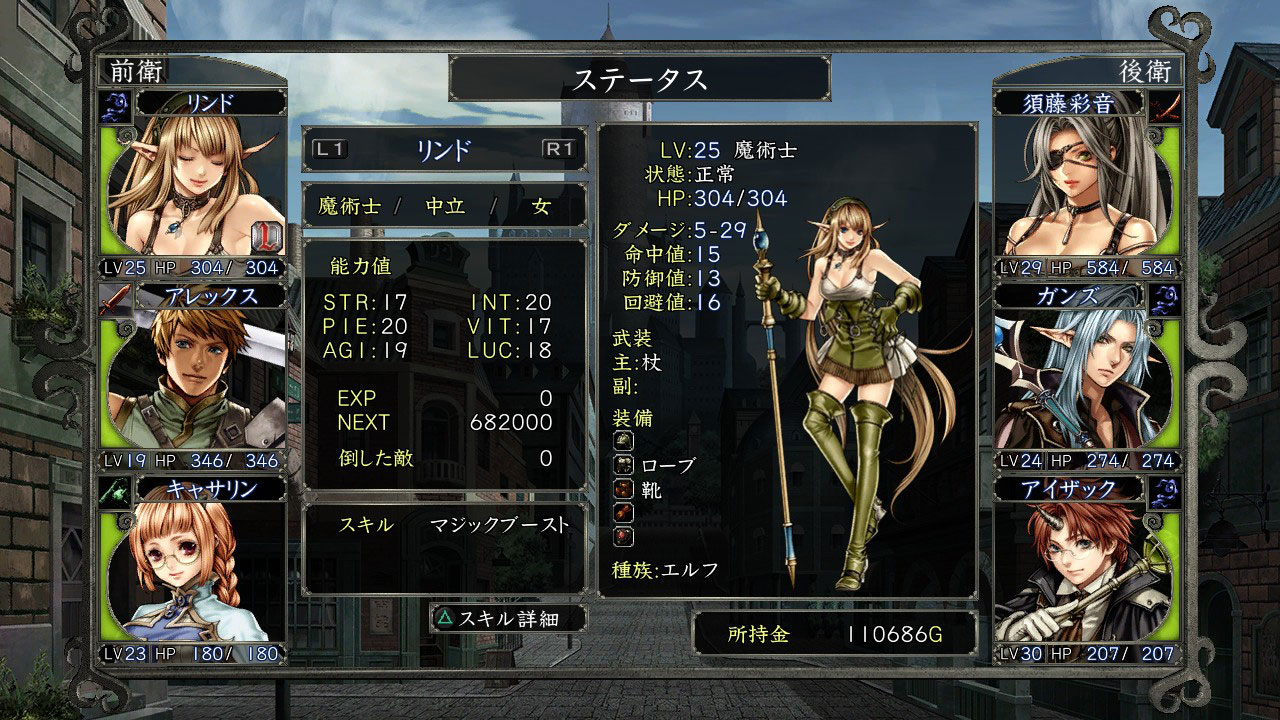The image size is (1280, 720).
Task: Select the ローブ equipment slot
Action: (x=657, y=465)
